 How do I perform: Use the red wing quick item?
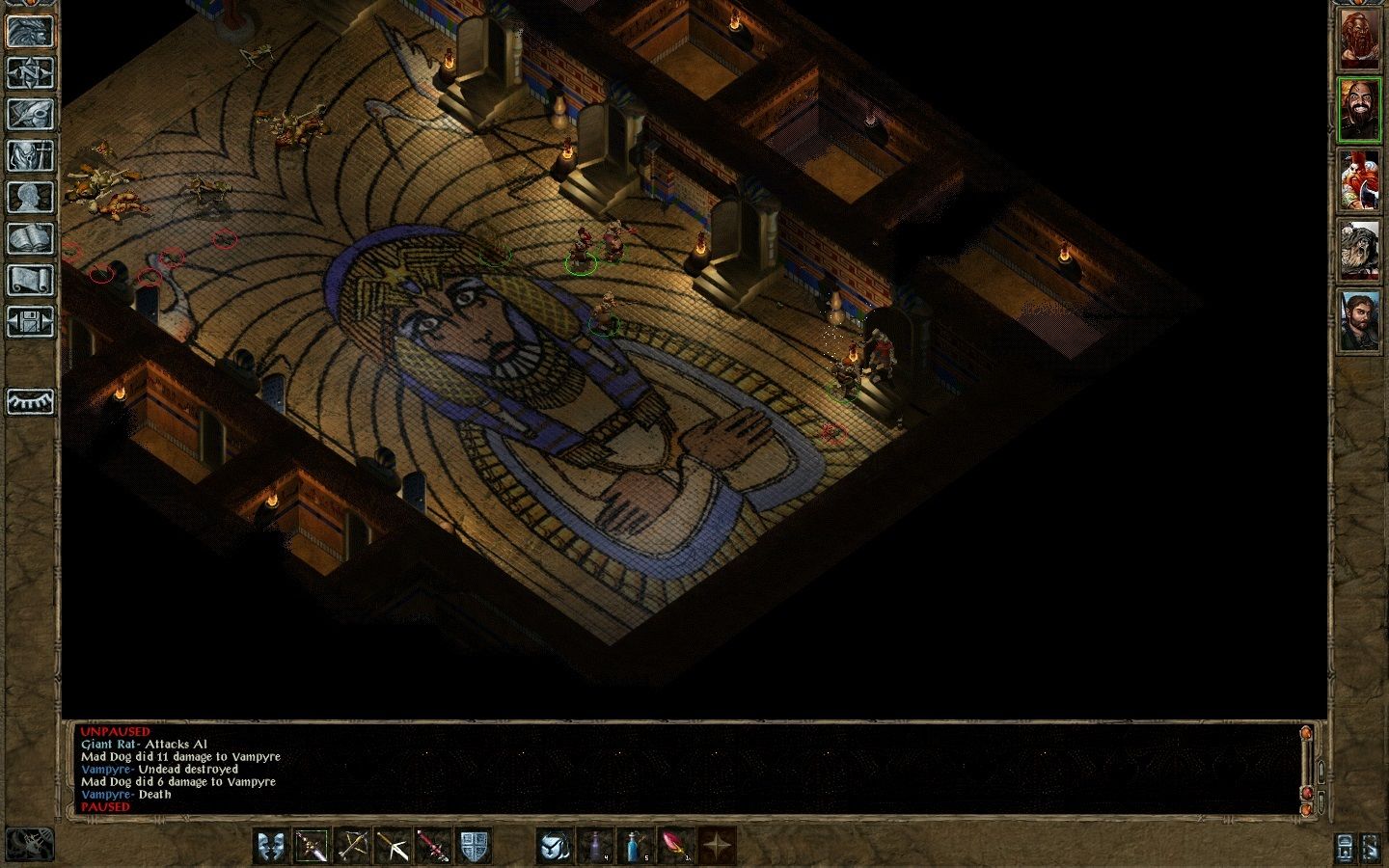(674, 847)
